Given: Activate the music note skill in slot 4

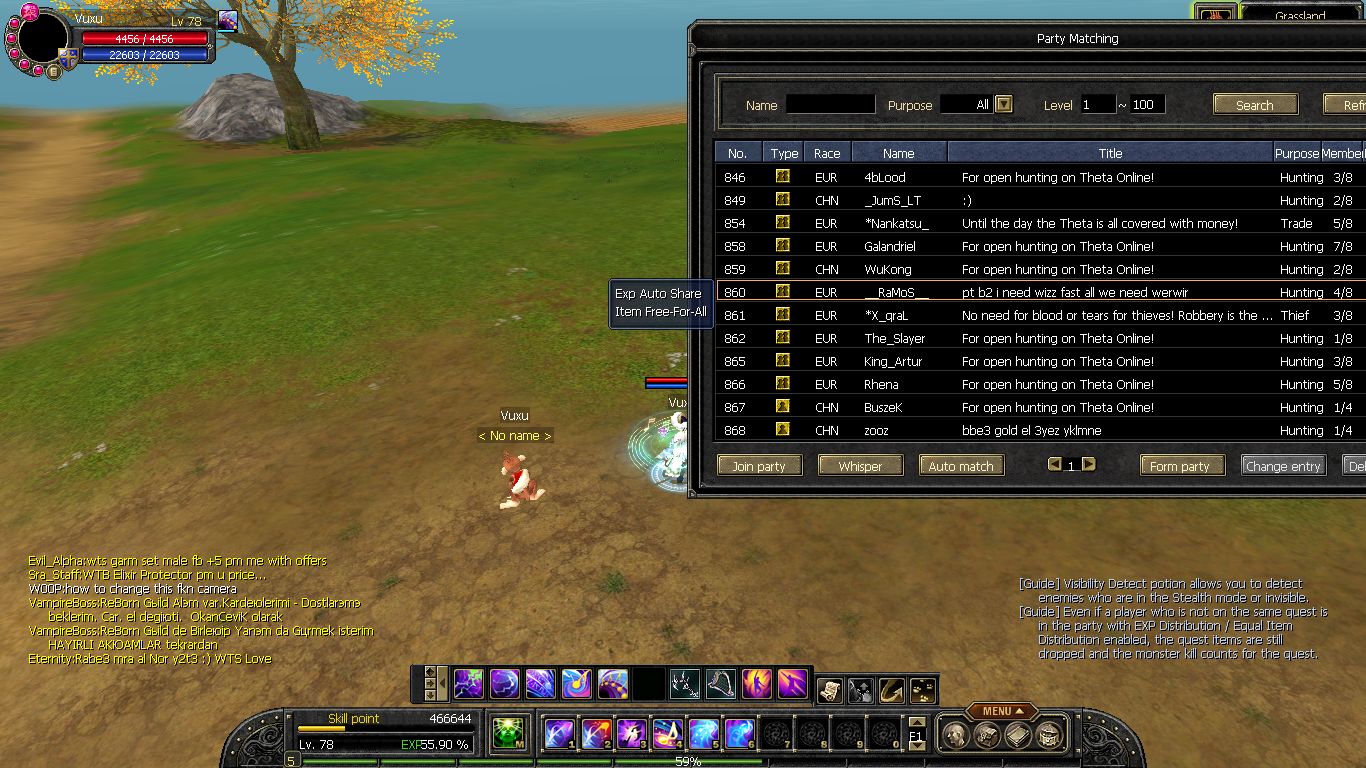Looking at the screenshot, I should (668, 734).
